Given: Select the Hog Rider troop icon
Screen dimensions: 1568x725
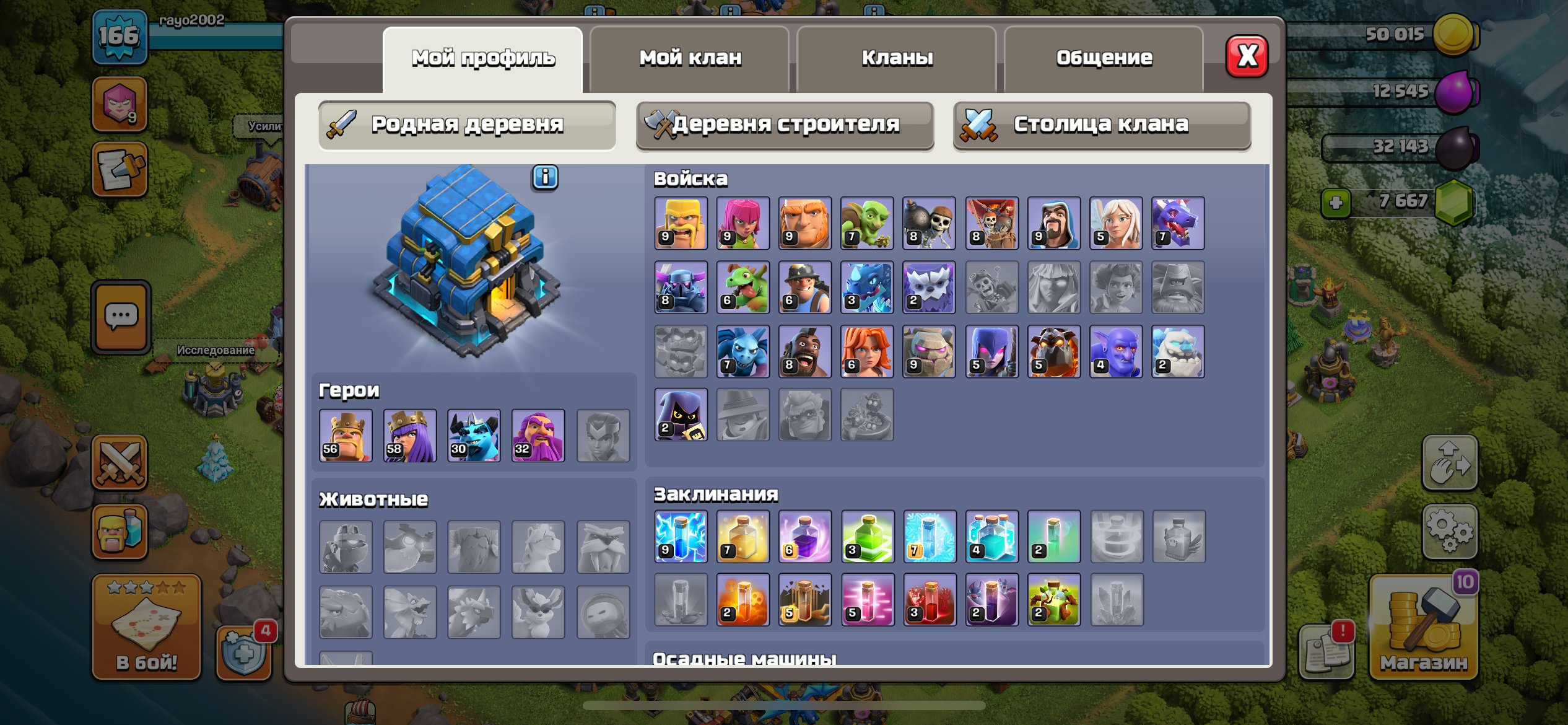Looking at the screenshot, I should coord(805,351).
